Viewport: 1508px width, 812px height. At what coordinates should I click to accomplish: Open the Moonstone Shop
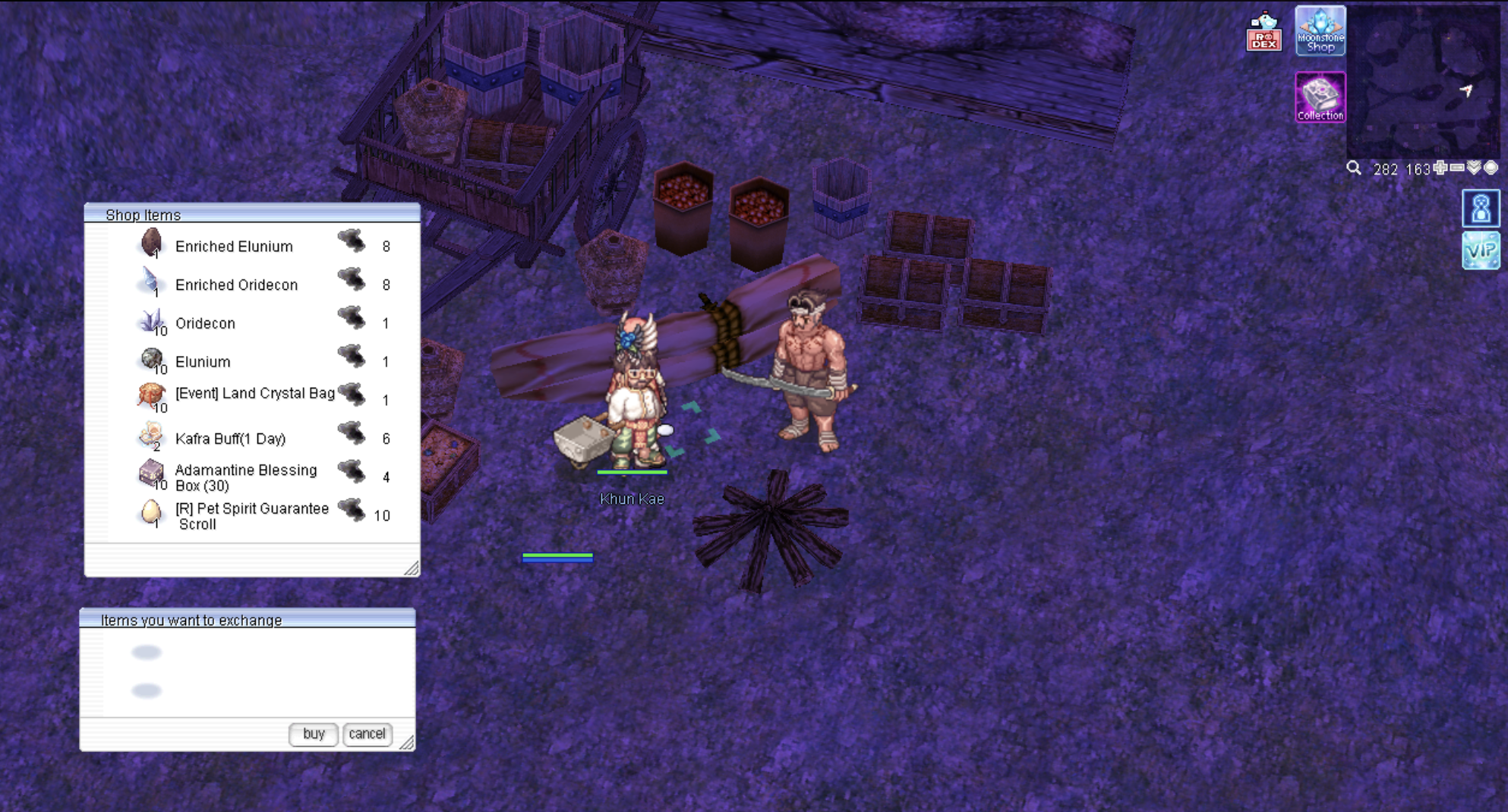(x=1320, y=31)
